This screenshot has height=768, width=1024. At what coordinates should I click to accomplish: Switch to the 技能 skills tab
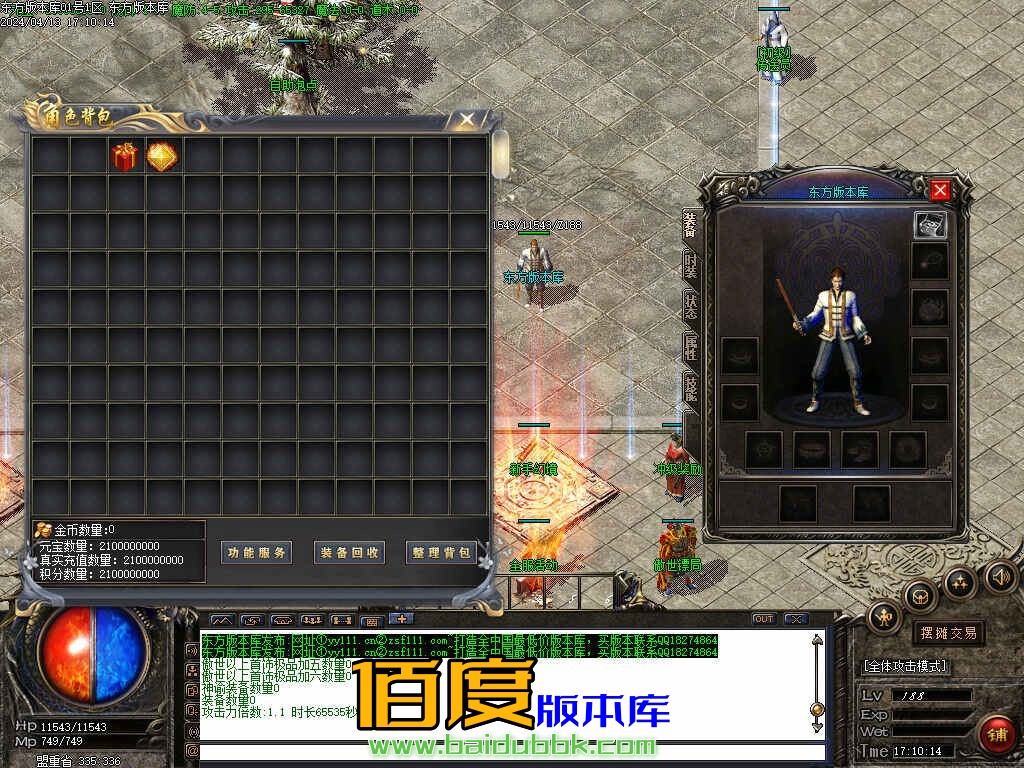point(691,387)
